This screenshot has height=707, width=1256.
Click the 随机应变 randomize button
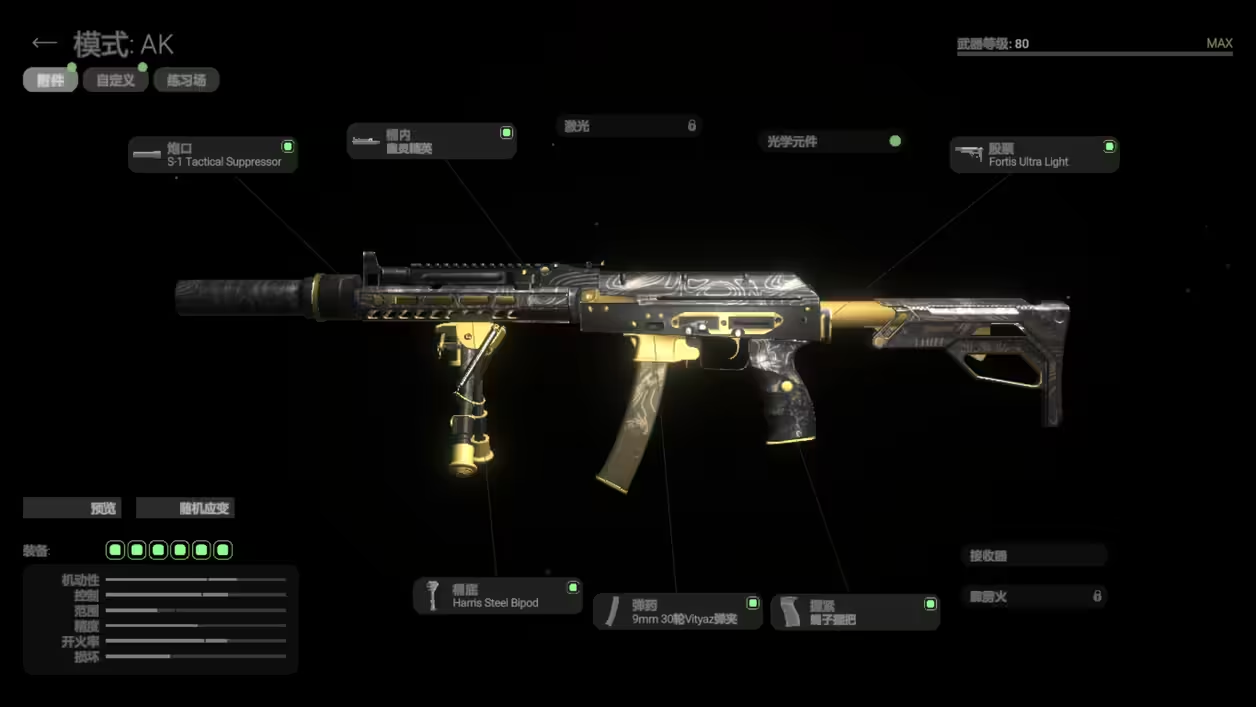pyautogui.click(x=185, y=508)
